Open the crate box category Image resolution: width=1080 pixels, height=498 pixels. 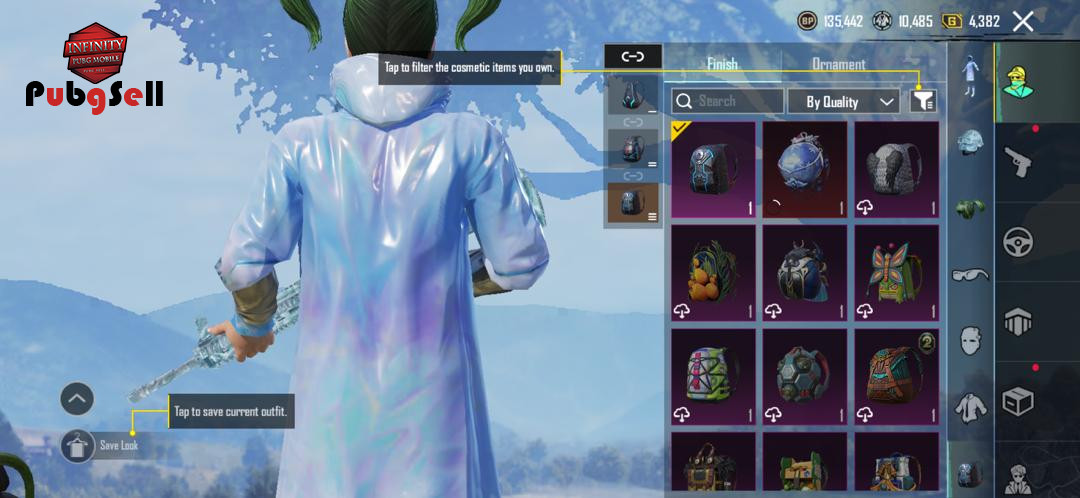pos(1018,401)
